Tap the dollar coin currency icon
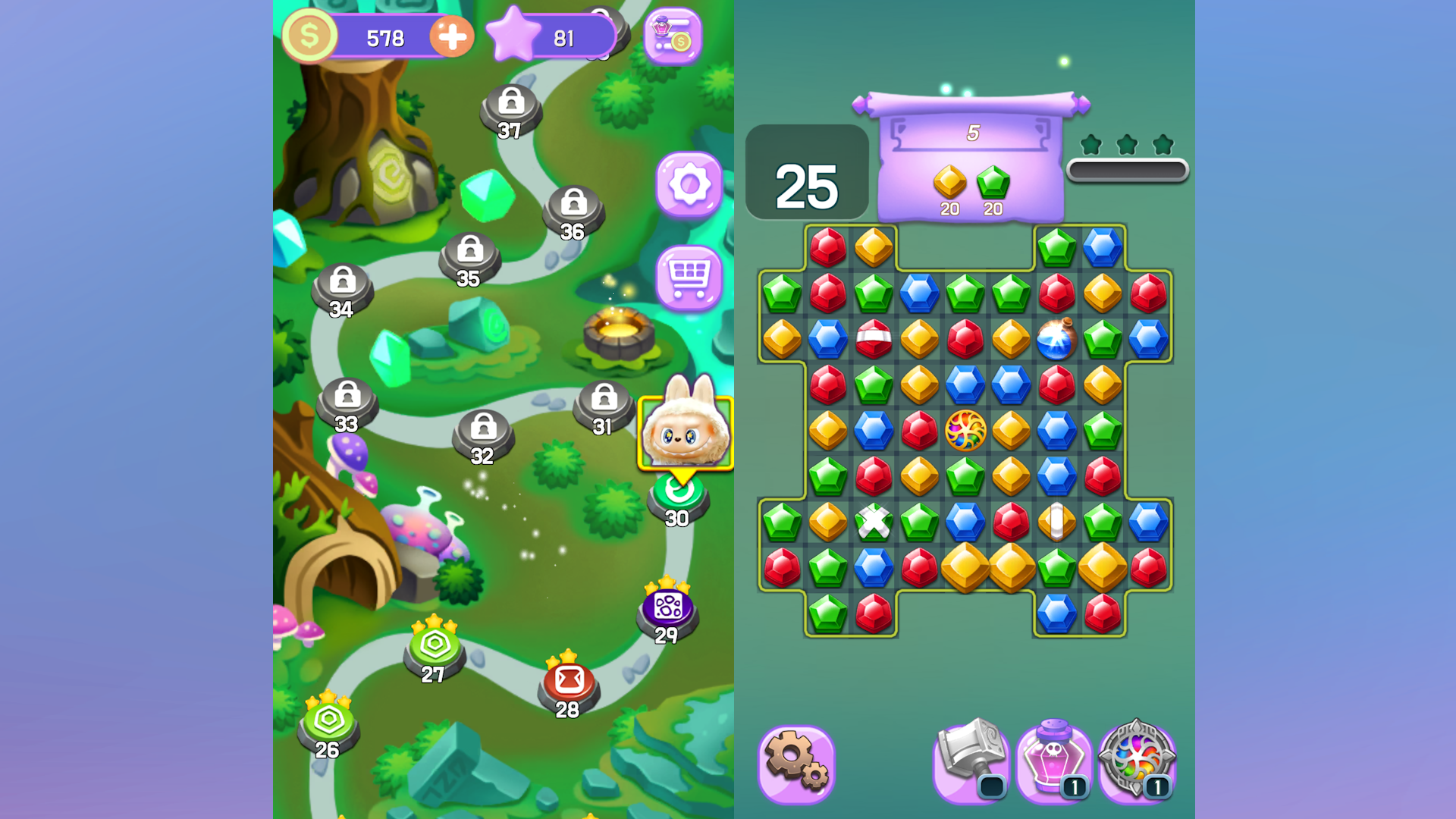 308,34
